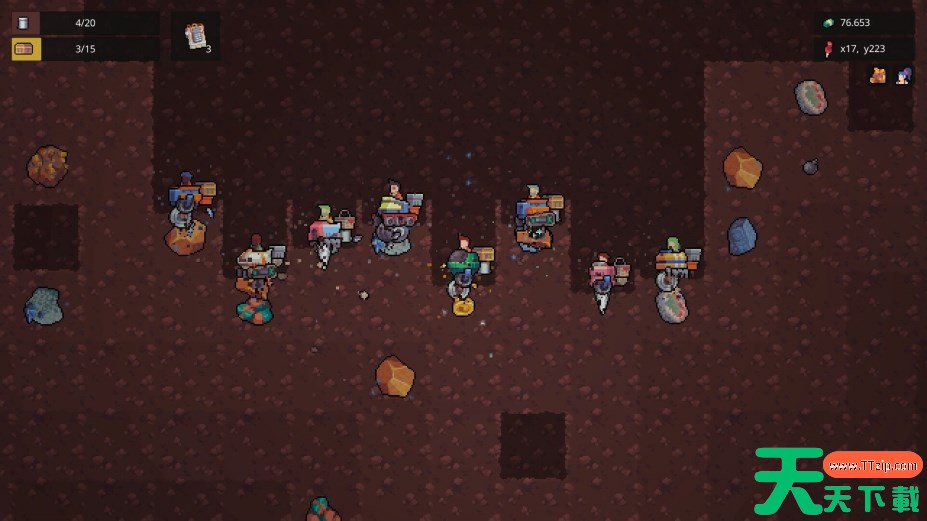Select the blue-haired character portrait

coord(903,75)
